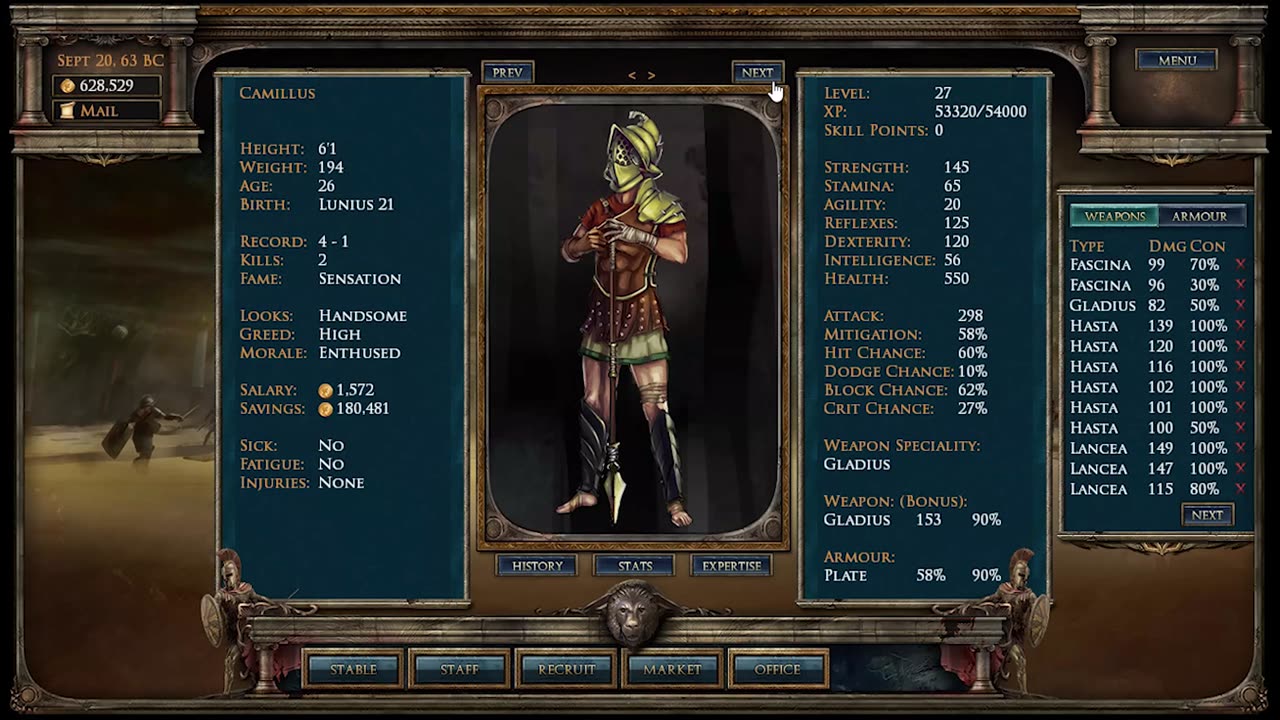
Task: Show next page of weapons list
Action: pyautogui.click(x=1207, y=515)
